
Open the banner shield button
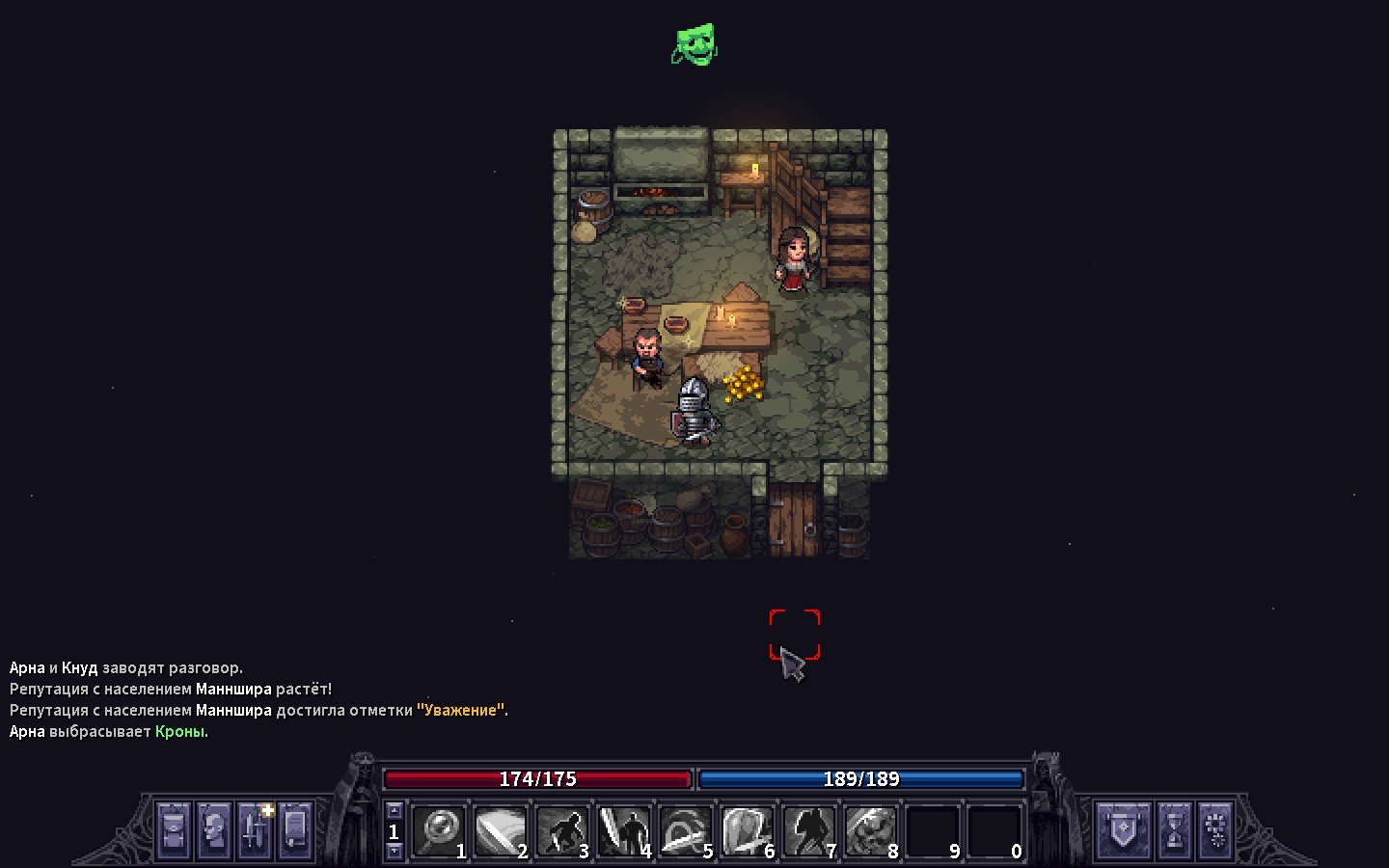tap(1124, 829)
